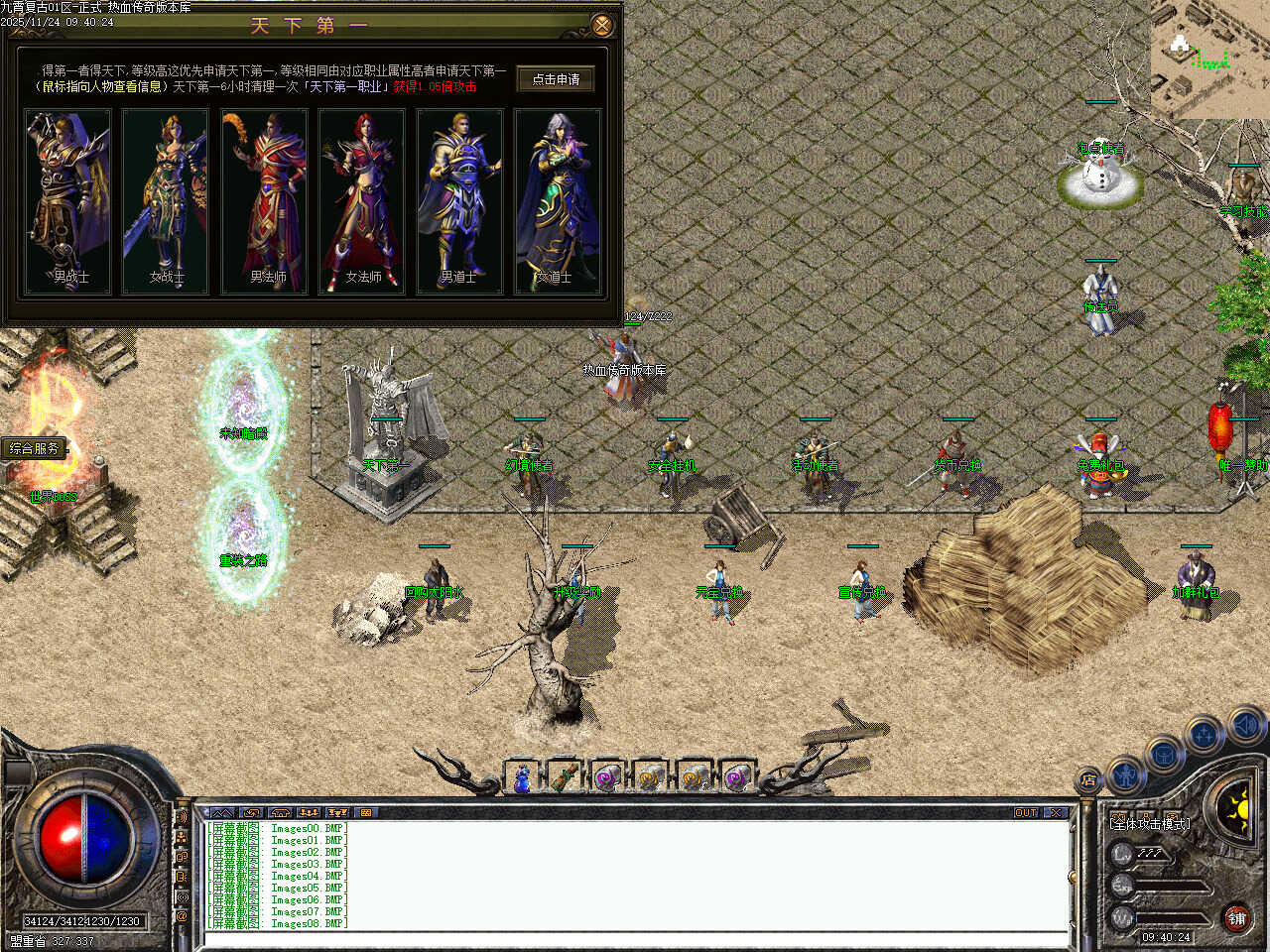Click the mountain-shaped icon above the chat log

[223, 812]
